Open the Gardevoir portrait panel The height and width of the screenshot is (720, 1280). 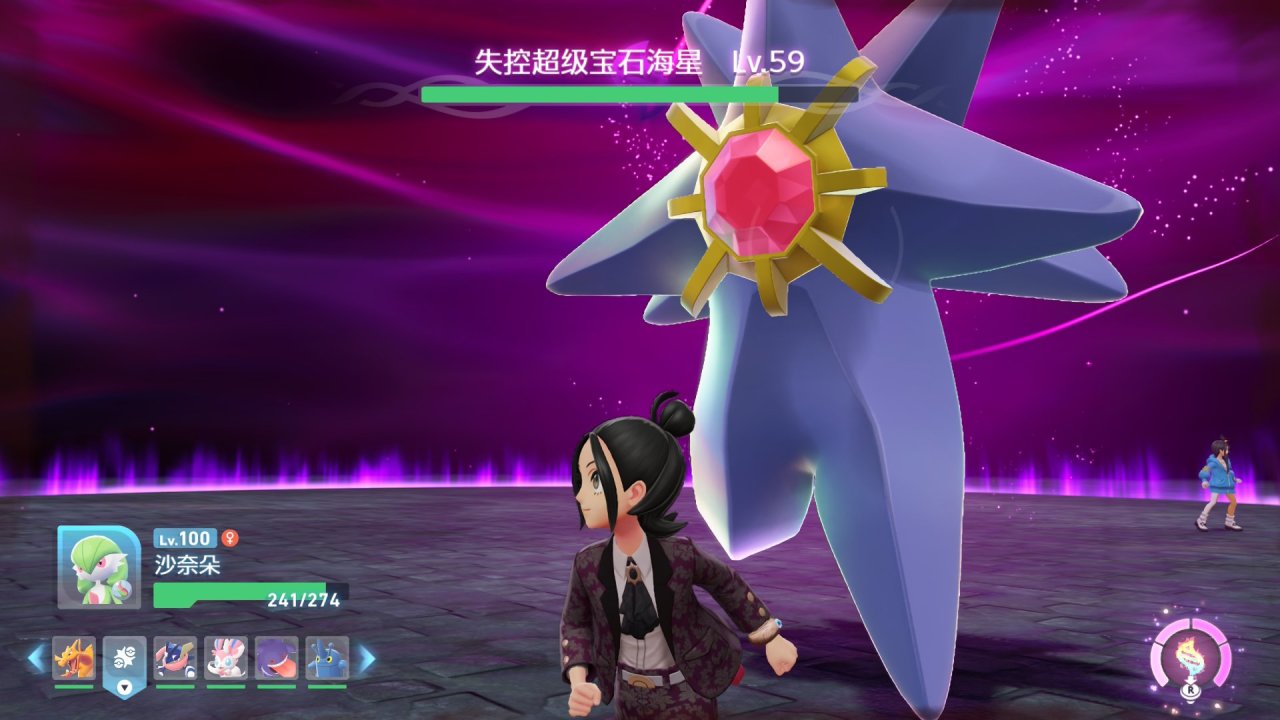tap(99, 567)
